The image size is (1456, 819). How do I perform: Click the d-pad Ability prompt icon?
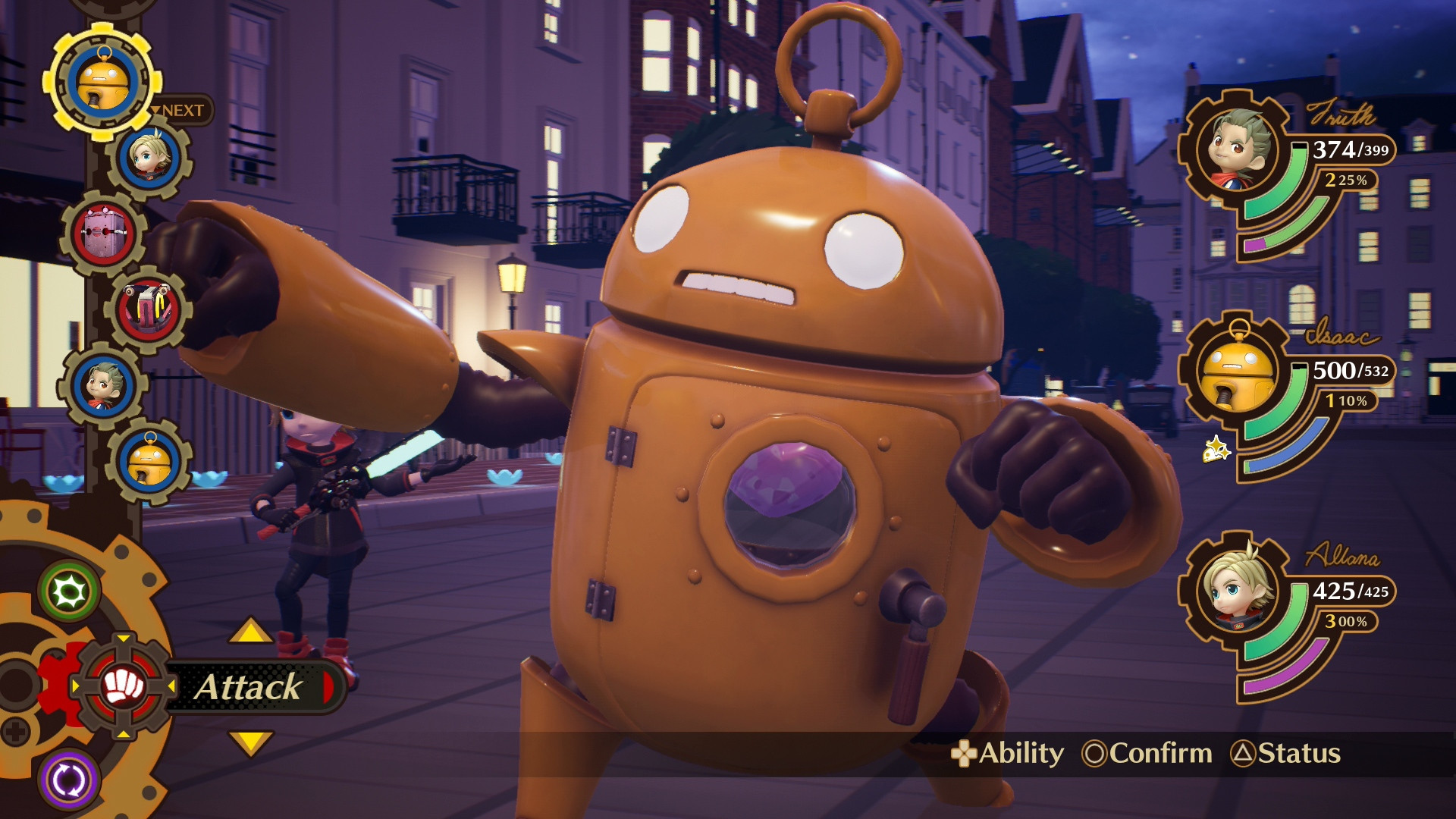pyautogui.click(x=964, y=755)
